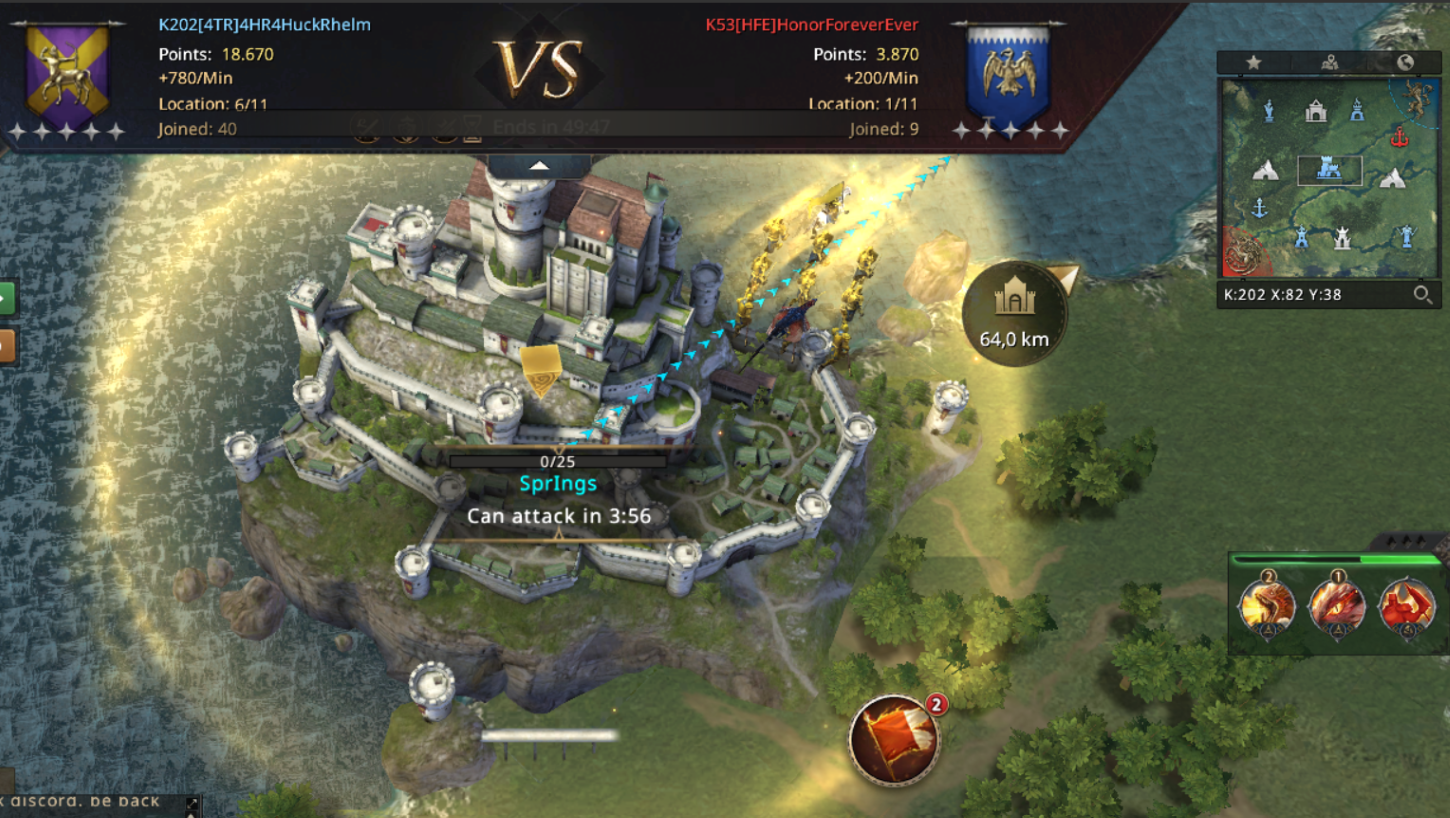Viewport: 1450px width, 818px height.
Task: Click the magnifying glass coordinate search
Action: pyautogui.click(x=1422, y=294)
